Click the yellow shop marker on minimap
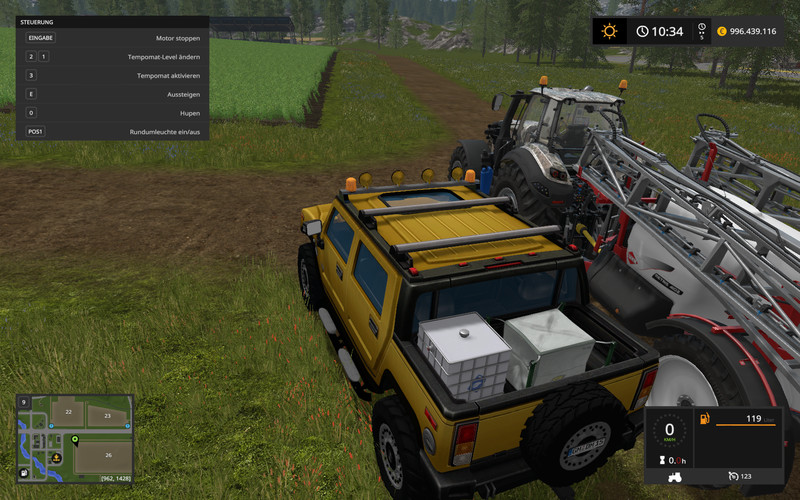Image resolution: width=800 pixels, height=500 pixels. pos(57,457)
